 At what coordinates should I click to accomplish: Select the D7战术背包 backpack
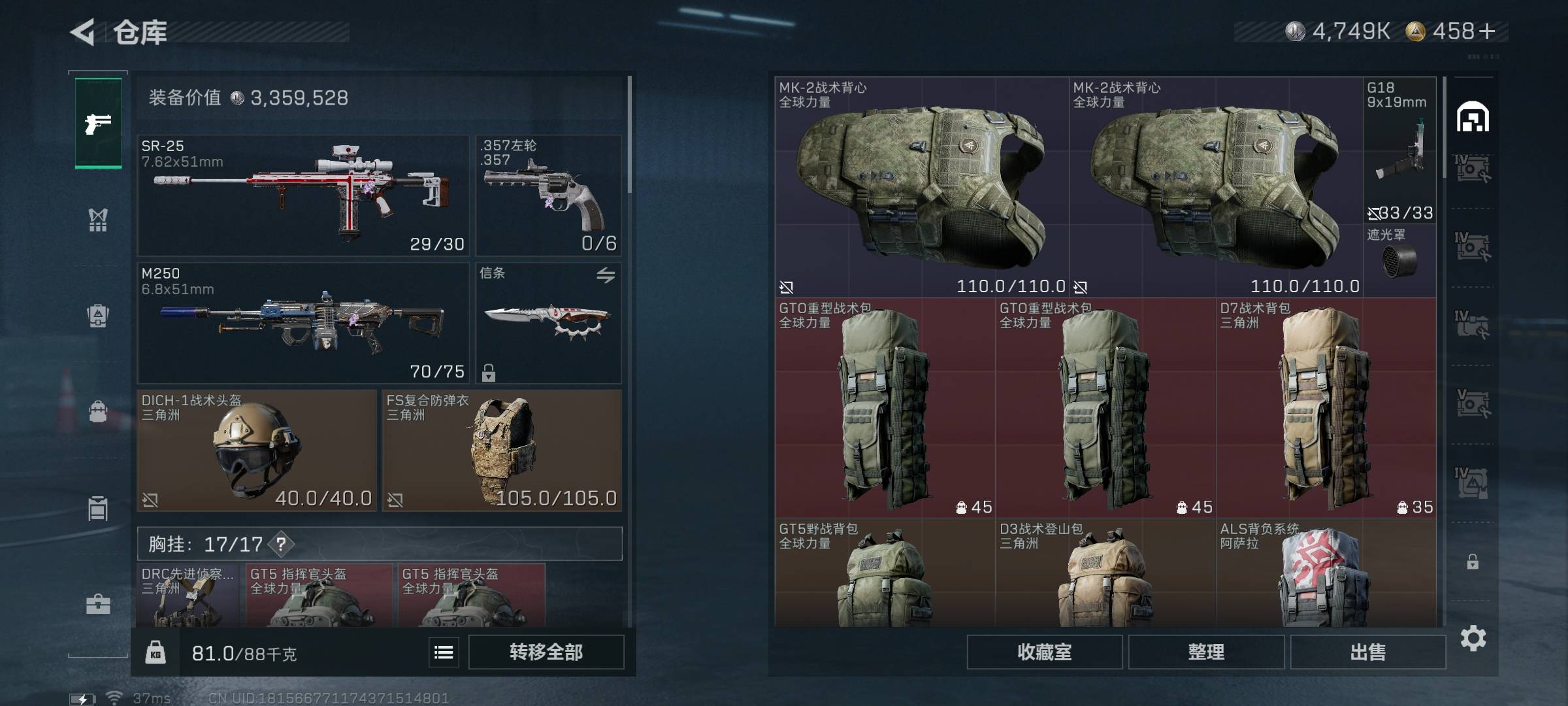(x=1326, y=408)
